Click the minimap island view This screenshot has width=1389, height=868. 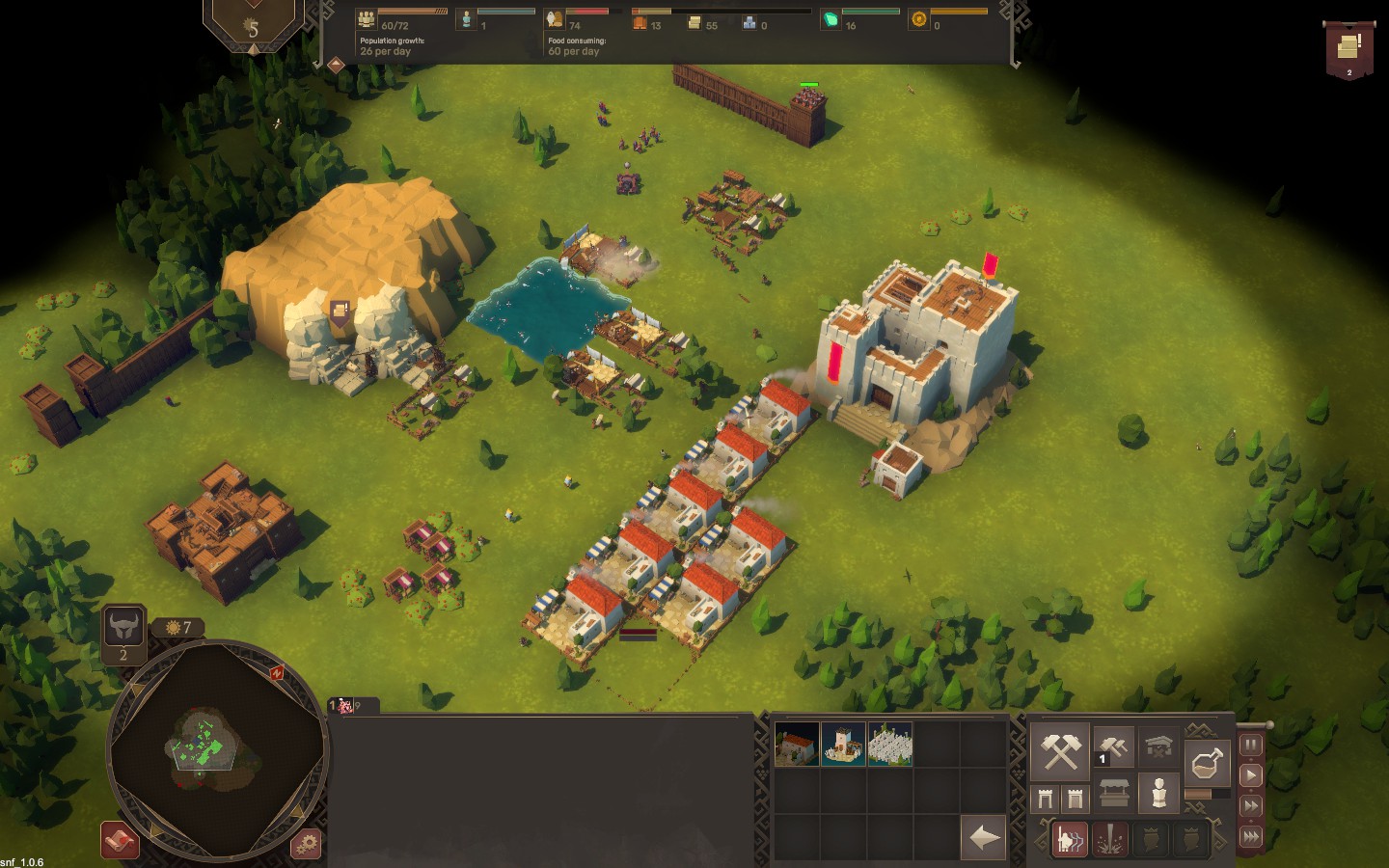202,747
